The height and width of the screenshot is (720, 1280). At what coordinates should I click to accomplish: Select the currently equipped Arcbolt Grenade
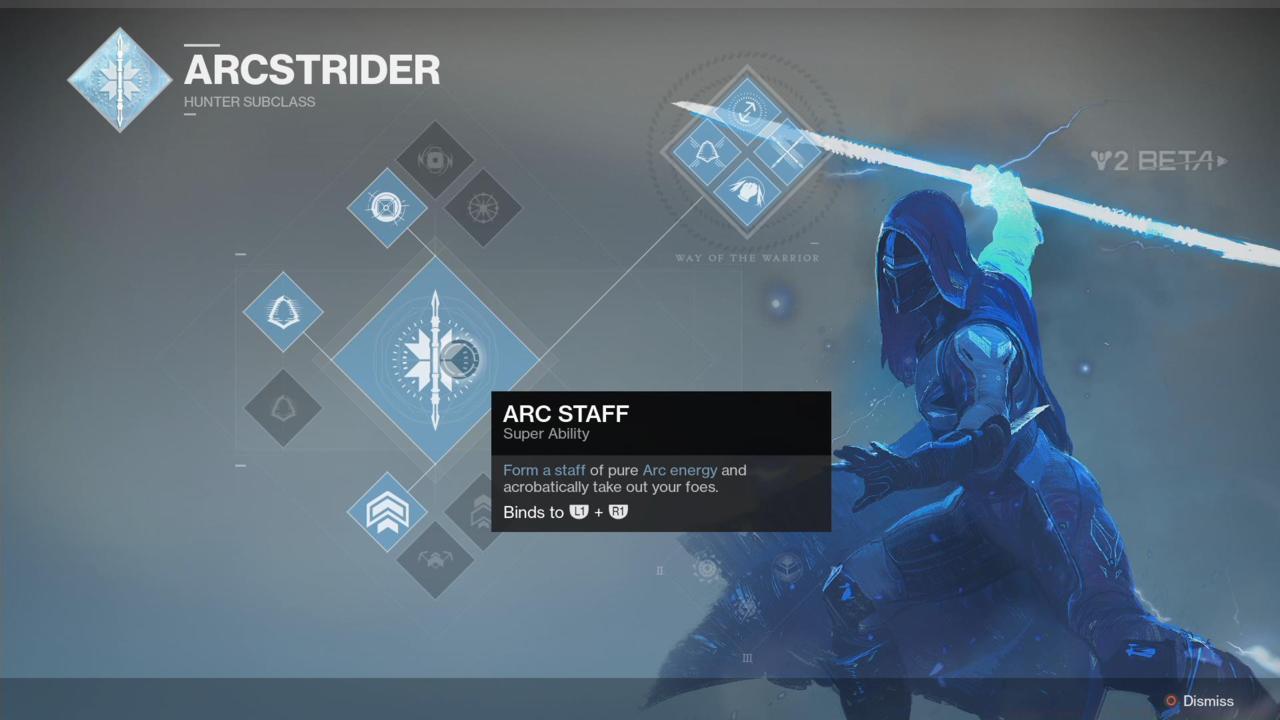pos(387,207)
